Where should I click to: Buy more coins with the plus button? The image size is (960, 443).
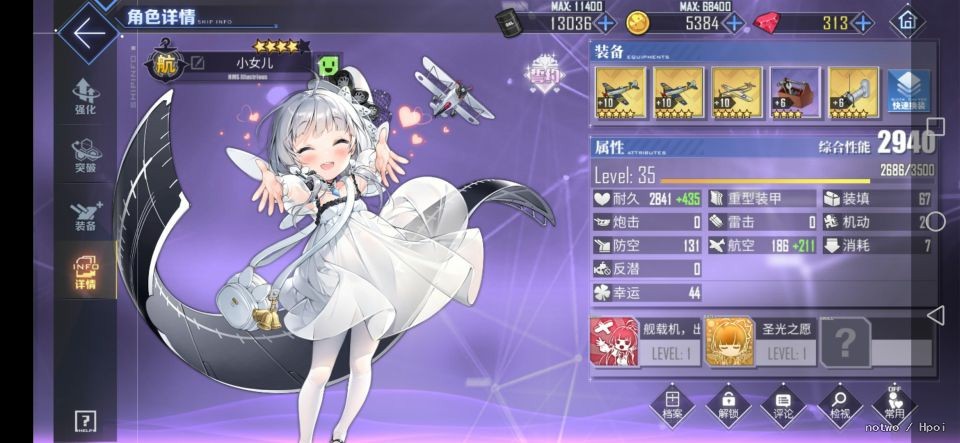pos(733,23)
